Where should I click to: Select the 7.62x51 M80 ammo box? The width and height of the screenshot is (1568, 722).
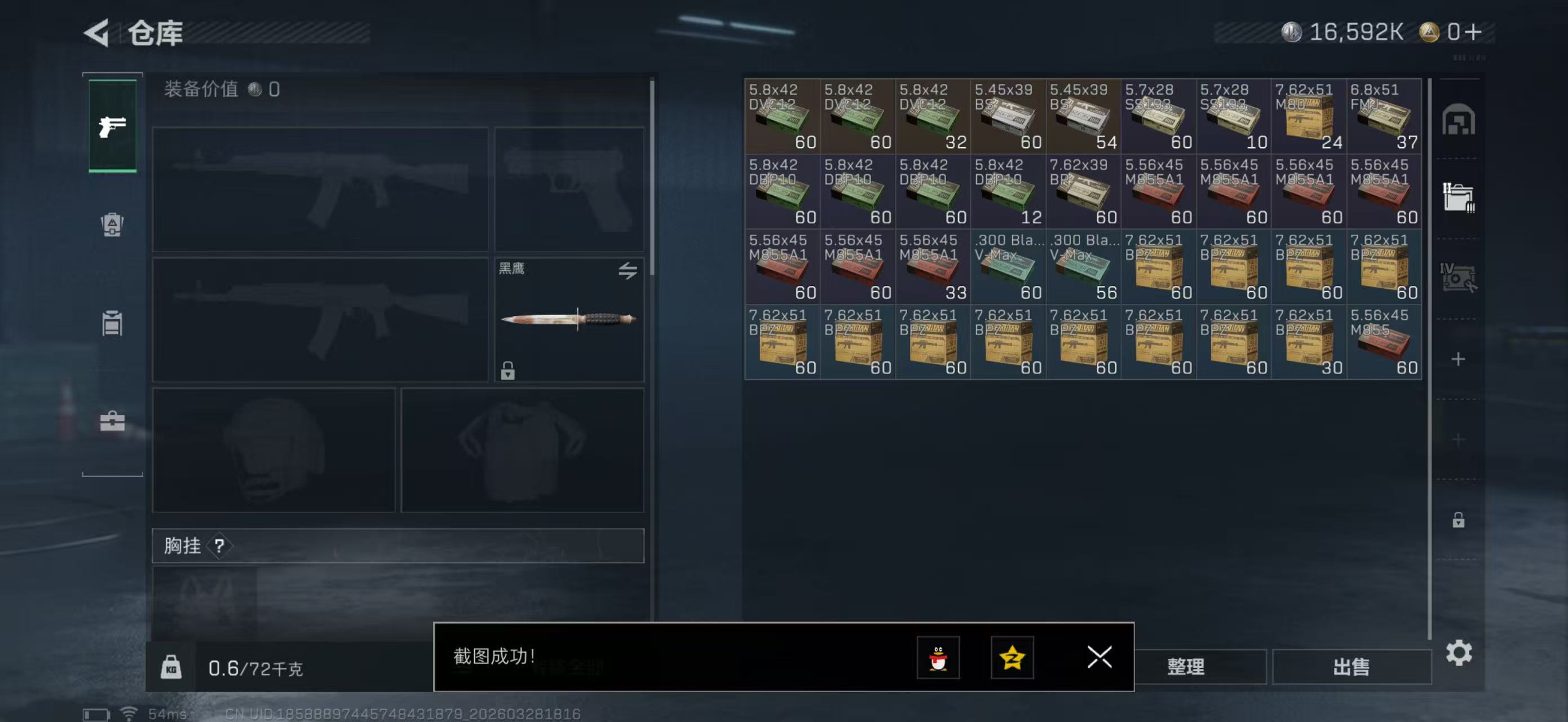tap(1309, 116)
